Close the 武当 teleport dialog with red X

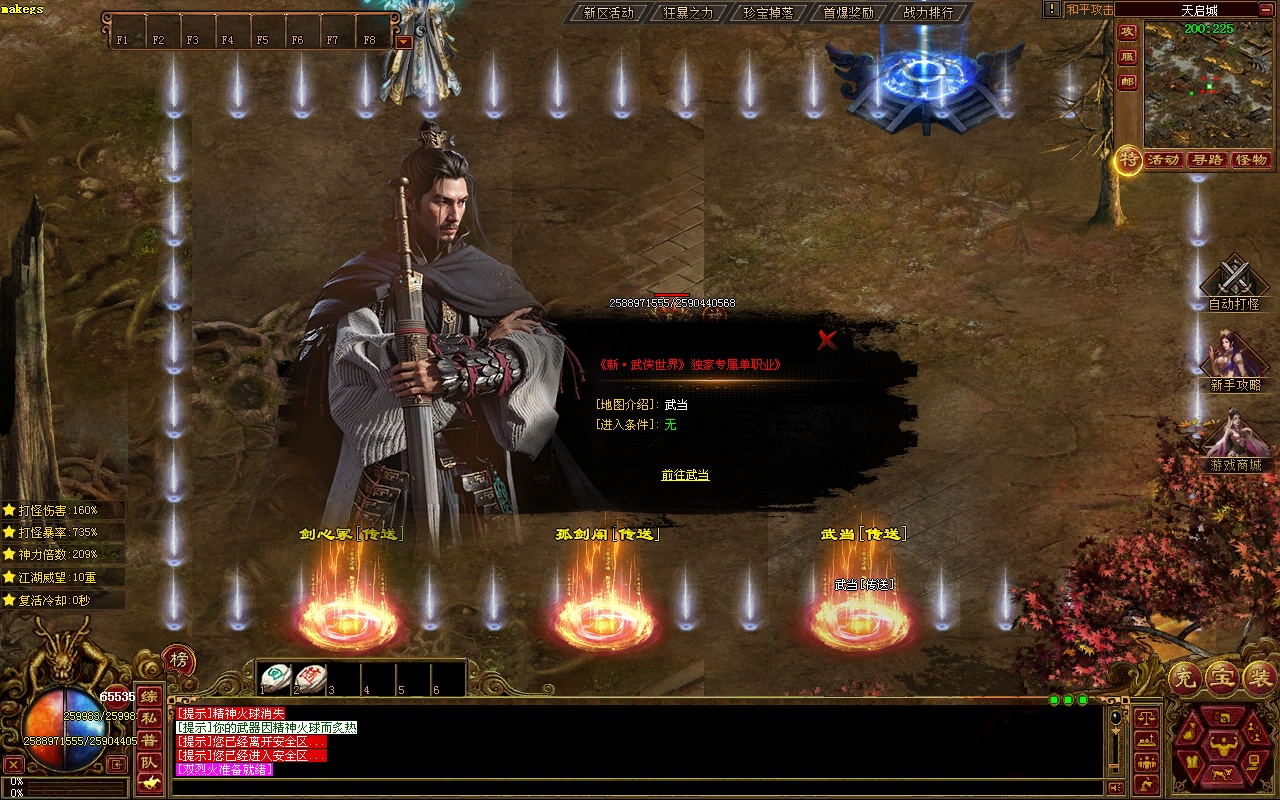pyautogui.click(x=827, y=340)
